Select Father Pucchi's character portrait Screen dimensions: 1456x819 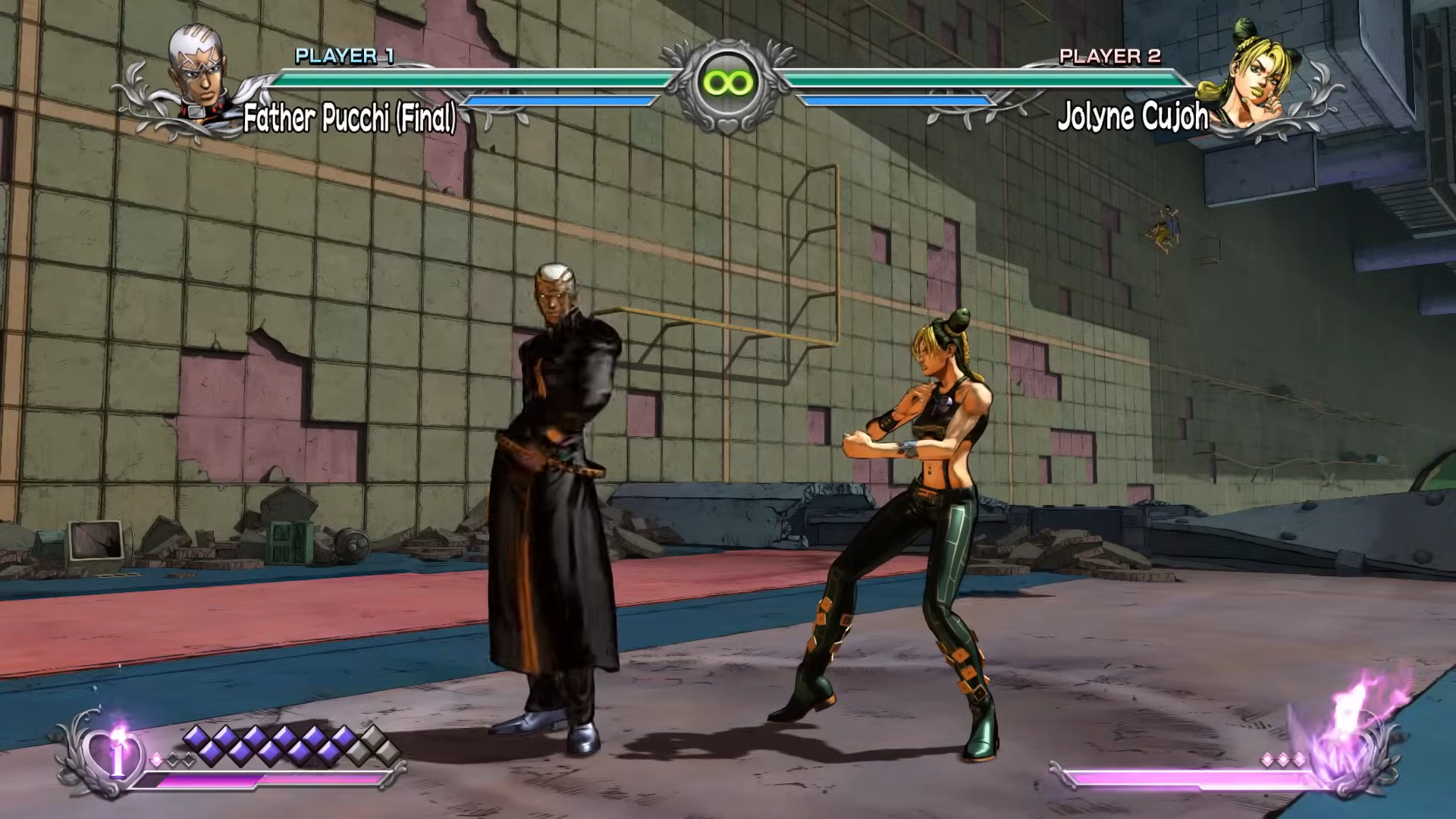[199, 74]
